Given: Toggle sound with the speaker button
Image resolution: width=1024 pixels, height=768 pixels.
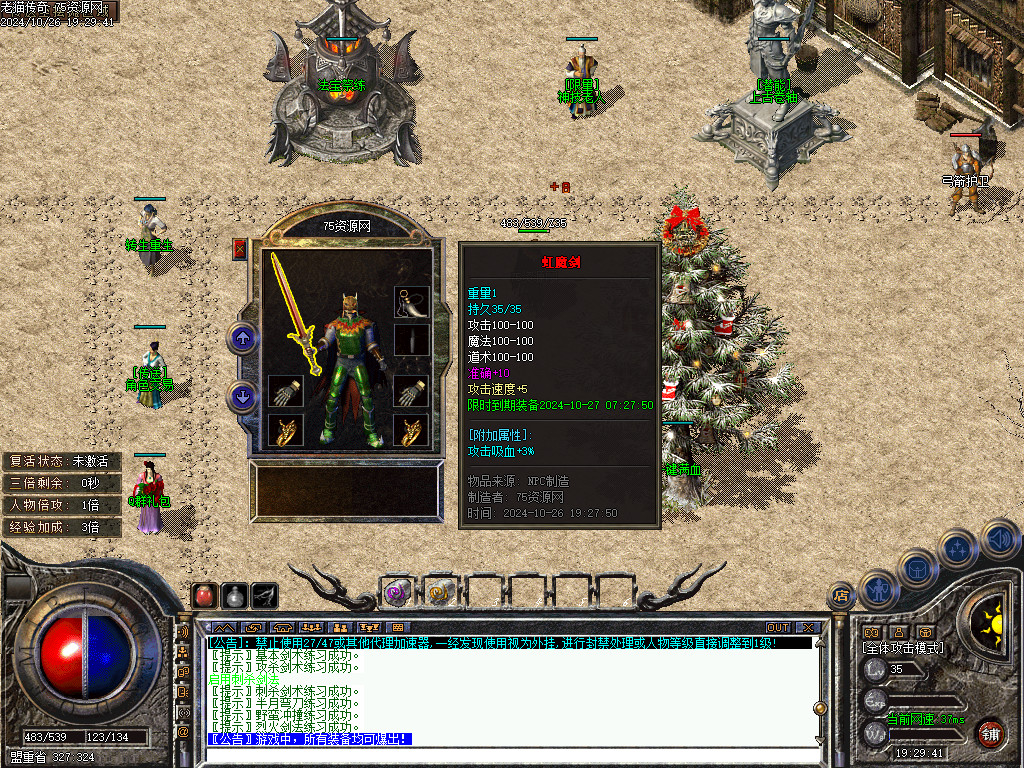Looking at the screenshot, I should (998, 540).
